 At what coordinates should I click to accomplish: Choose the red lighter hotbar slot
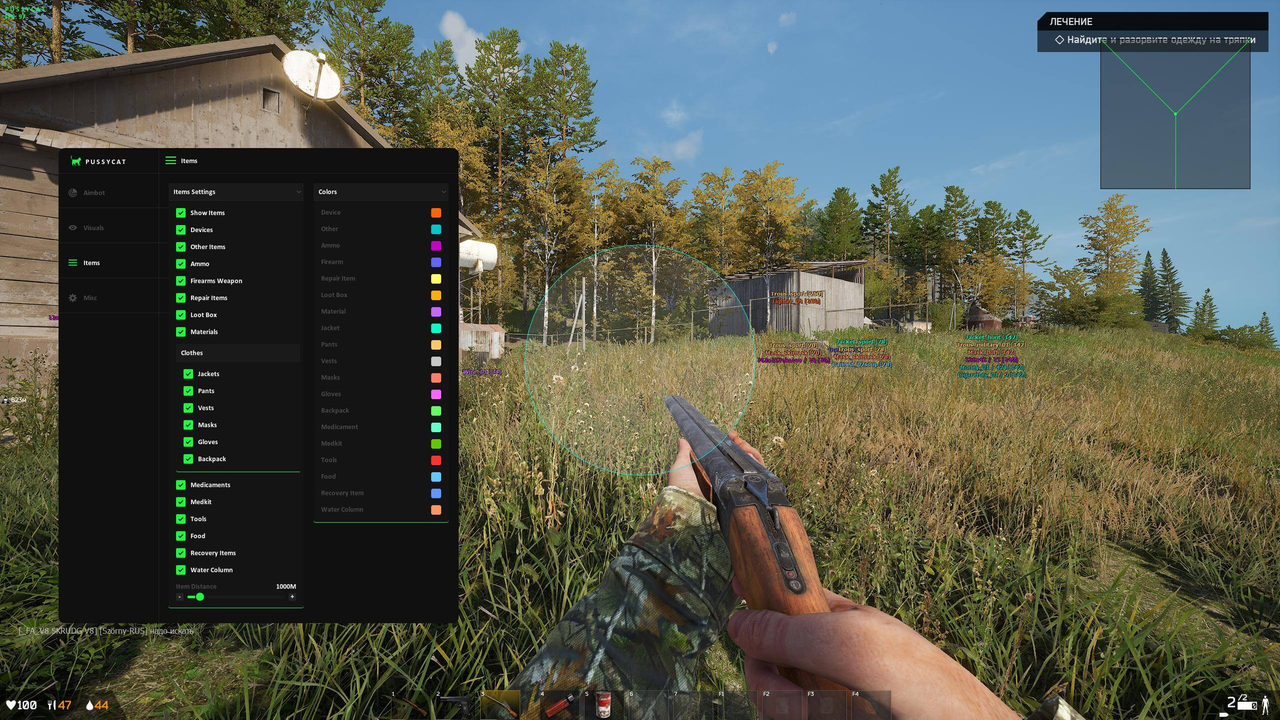[x=557, y=705]
